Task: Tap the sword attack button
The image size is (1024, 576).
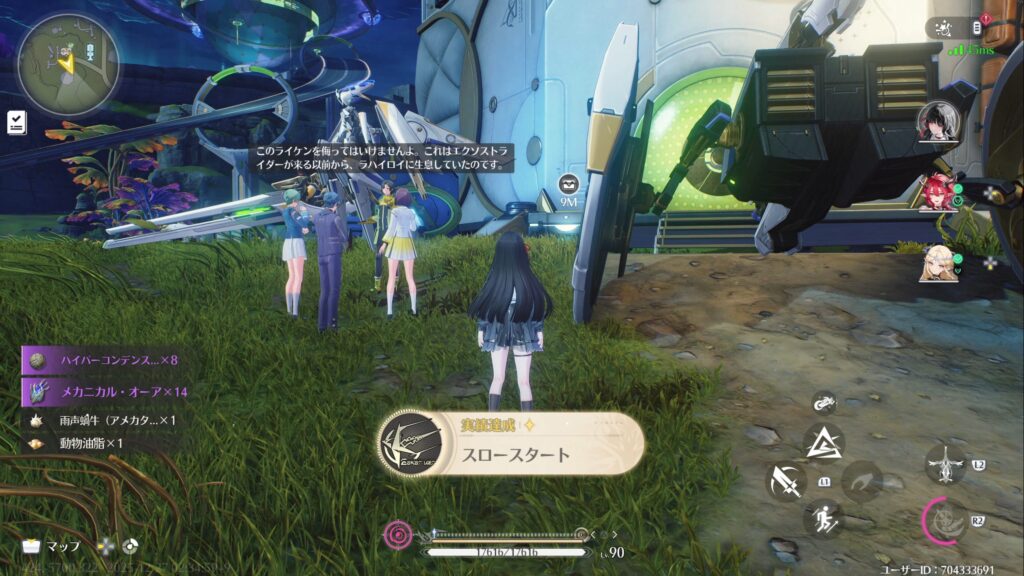Action: pyautogui.click(x=786, y=481)
